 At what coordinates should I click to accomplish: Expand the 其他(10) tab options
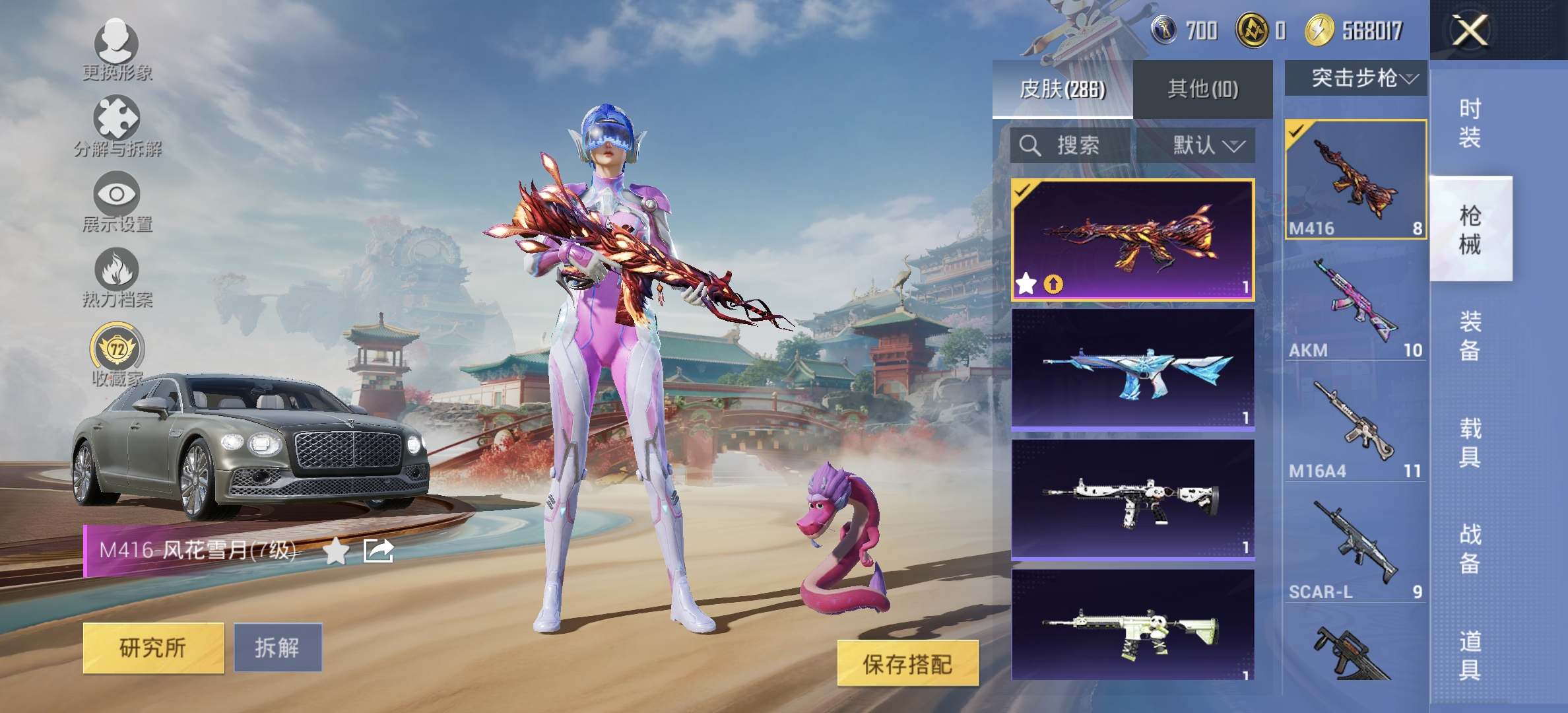(1202, 89)
